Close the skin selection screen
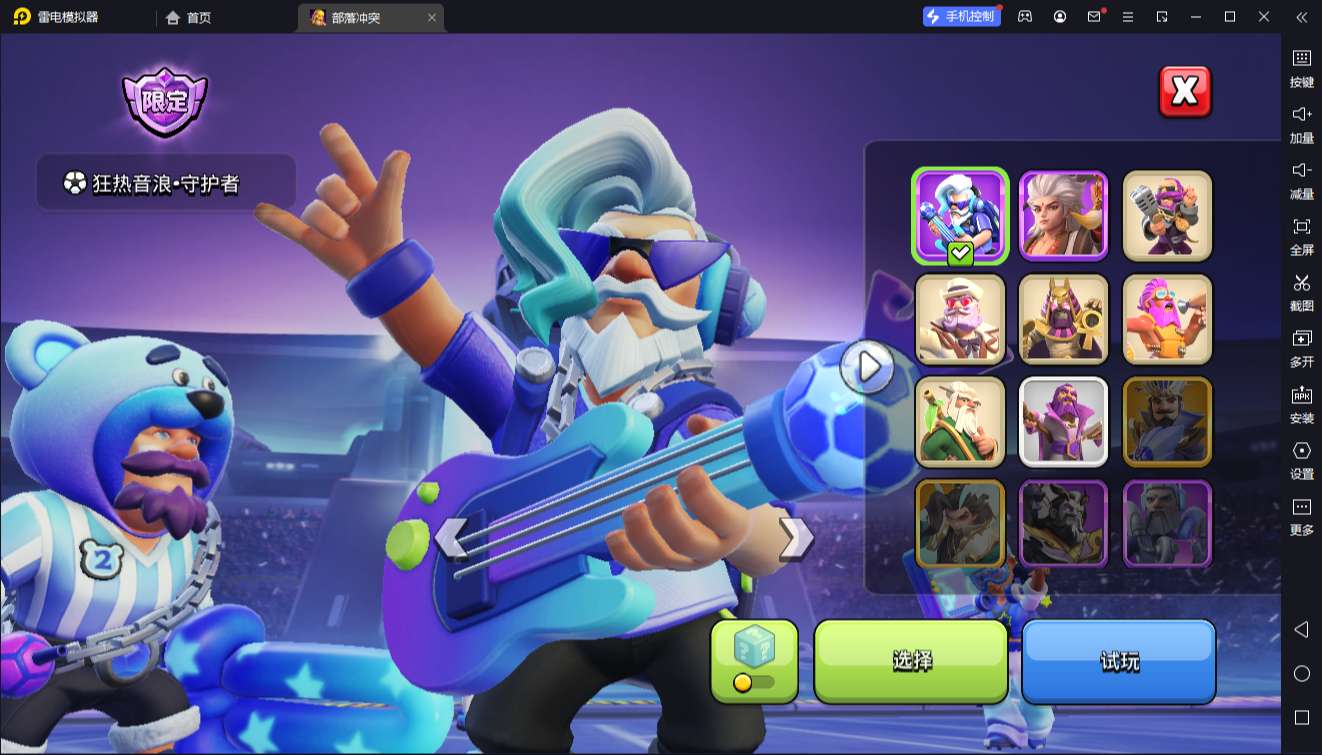Viewport: 1322px width, 755px height. [1184, 92]
